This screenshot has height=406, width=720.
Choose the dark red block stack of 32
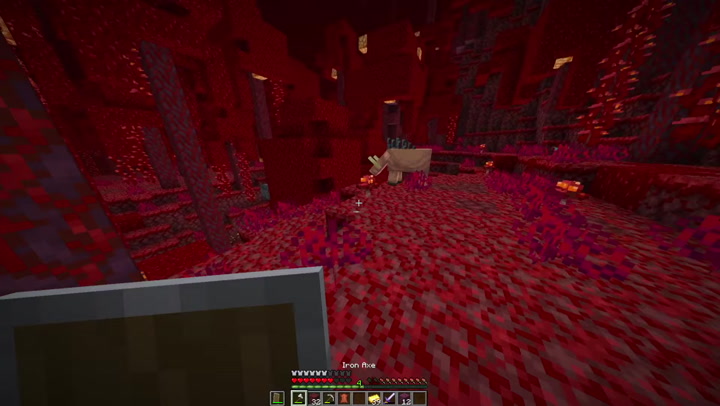click(313, 398)
